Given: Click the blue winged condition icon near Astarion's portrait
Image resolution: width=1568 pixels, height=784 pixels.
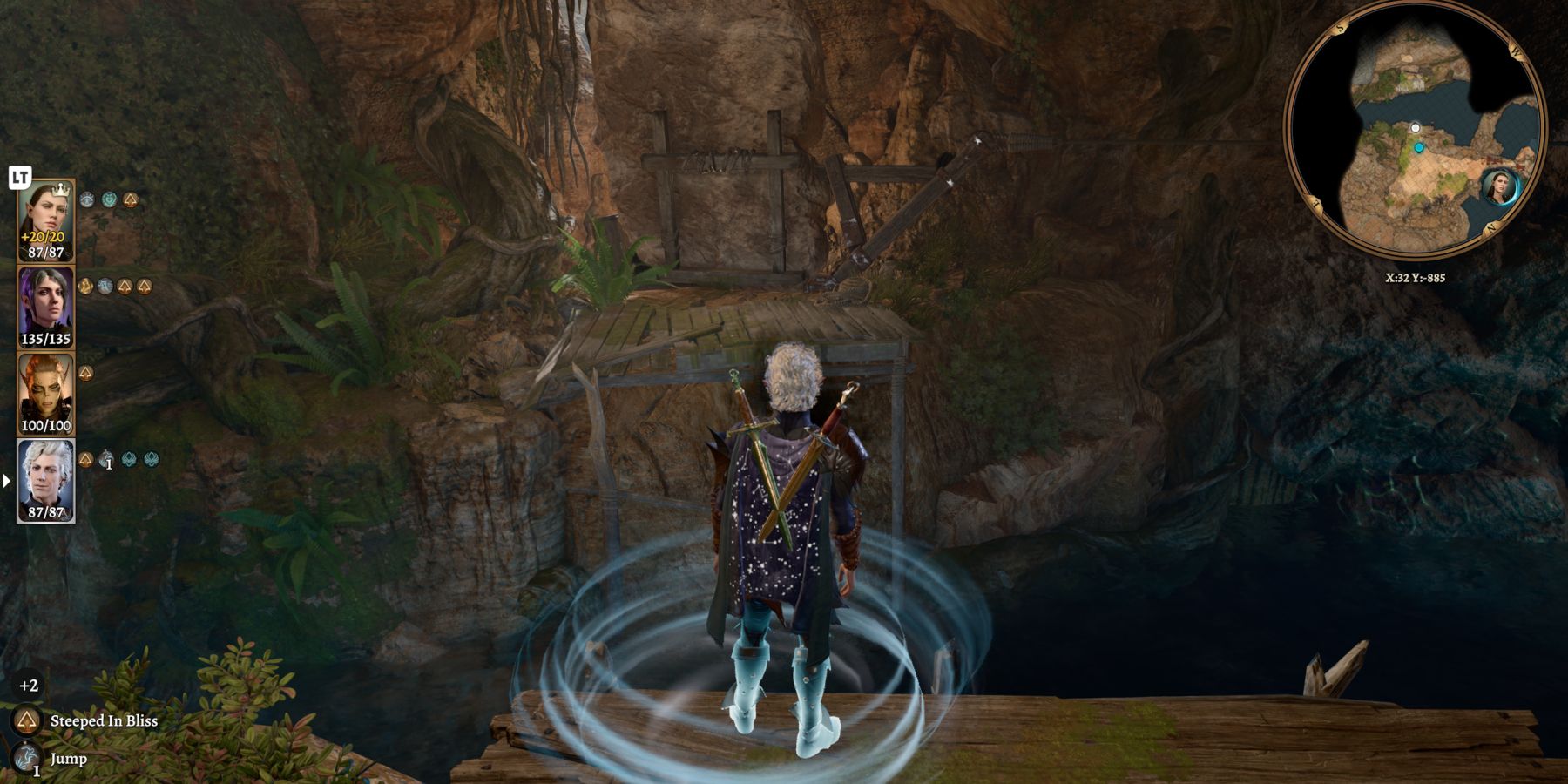Looking at the screenshot, I should [129, 459].
